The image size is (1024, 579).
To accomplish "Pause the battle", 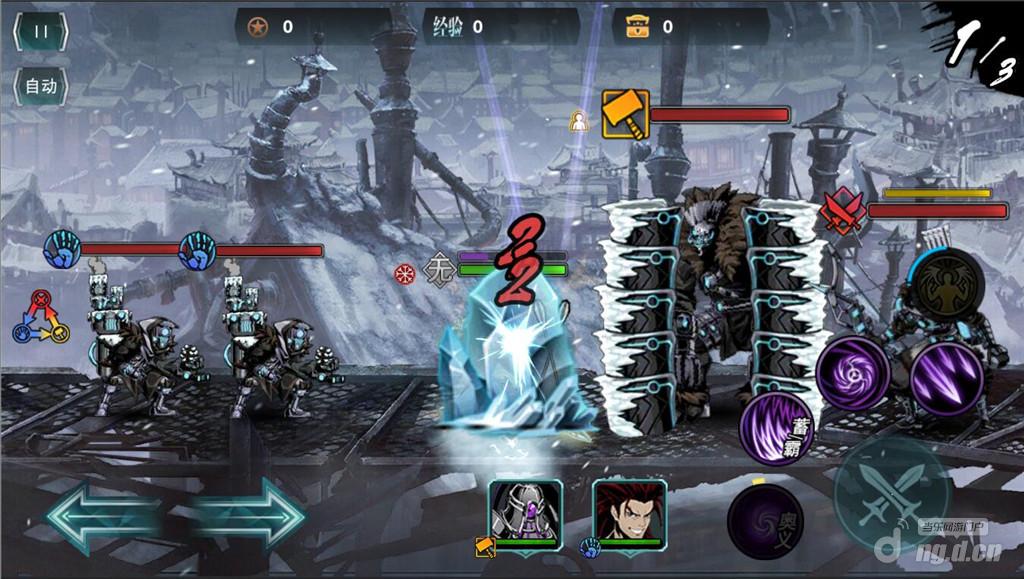I will pos(40,31).
